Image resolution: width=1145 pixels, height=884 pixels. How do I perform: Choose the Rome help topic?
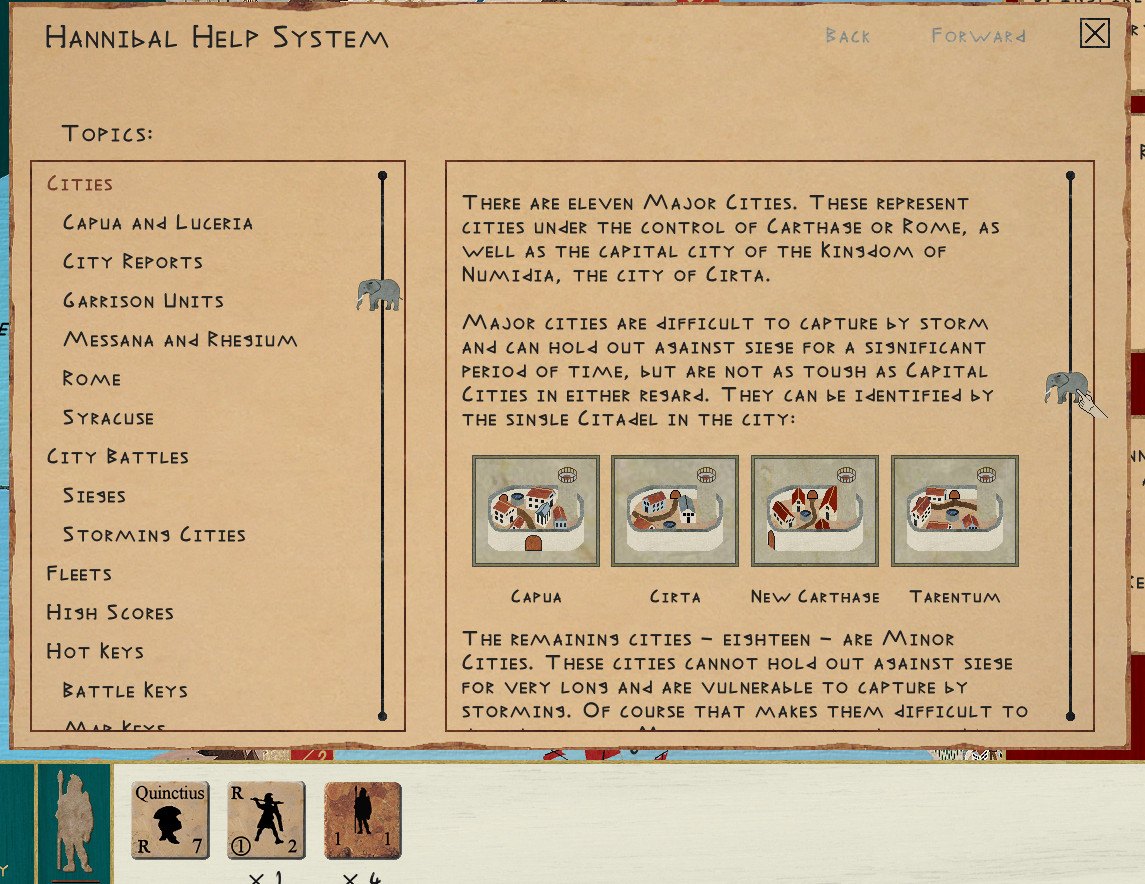tap(92, 379)
